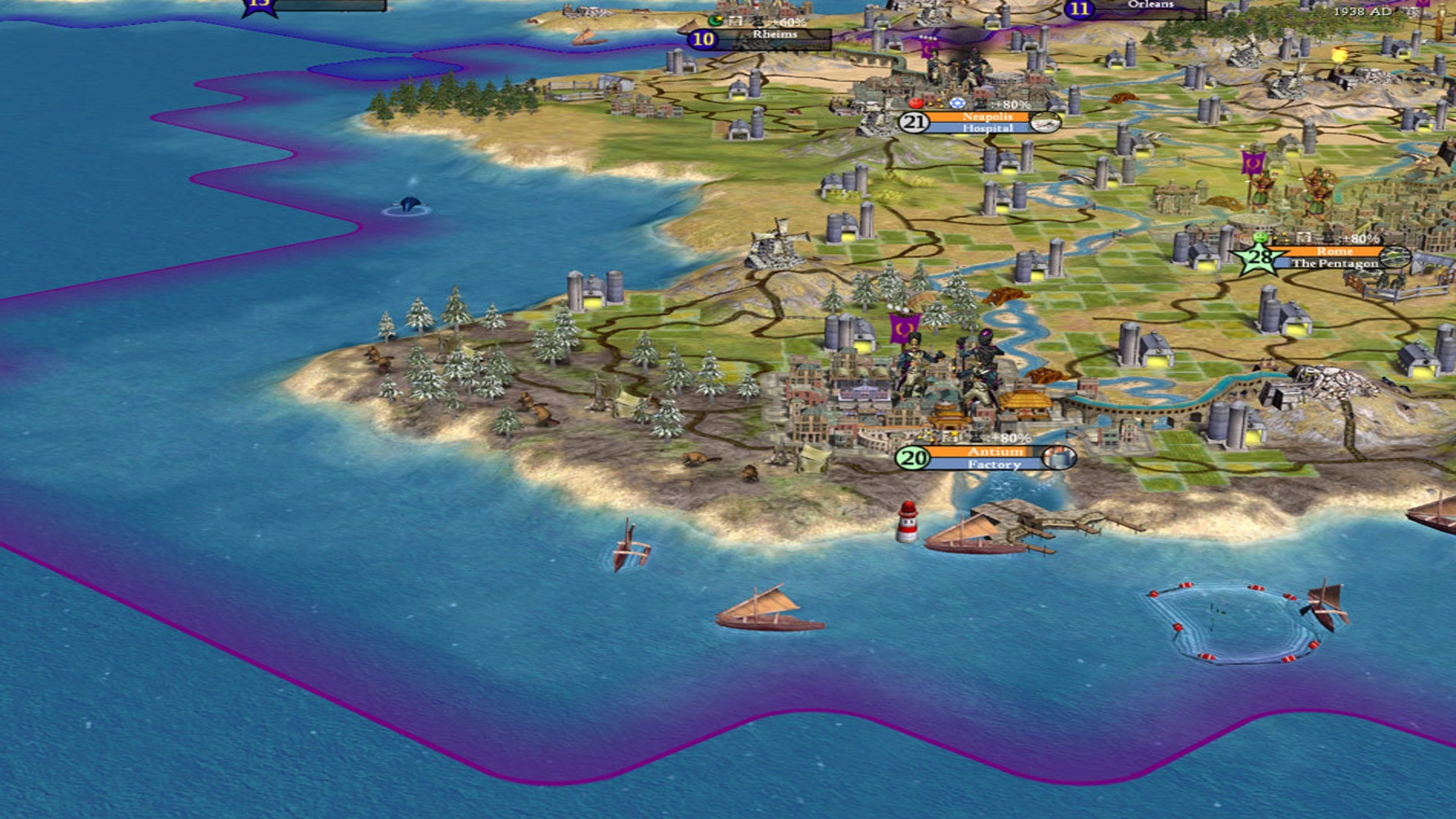Screen dimensions: 1456x819
Task: Select the Orleans city name bar
Action: pos(1150,5)
